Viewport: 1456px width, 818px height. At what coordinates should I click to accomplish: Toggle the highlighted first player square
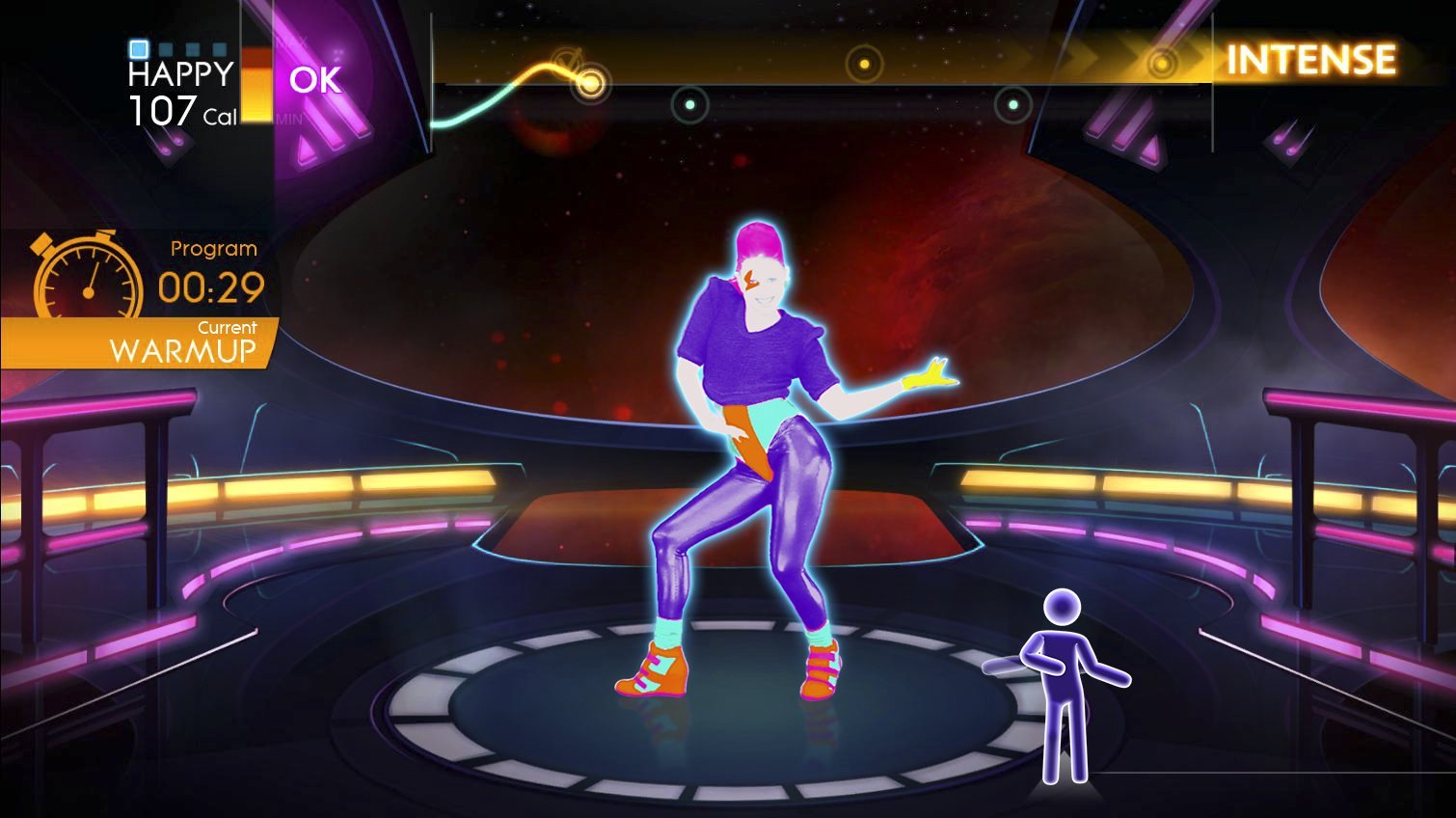click(x=139, y=46)
